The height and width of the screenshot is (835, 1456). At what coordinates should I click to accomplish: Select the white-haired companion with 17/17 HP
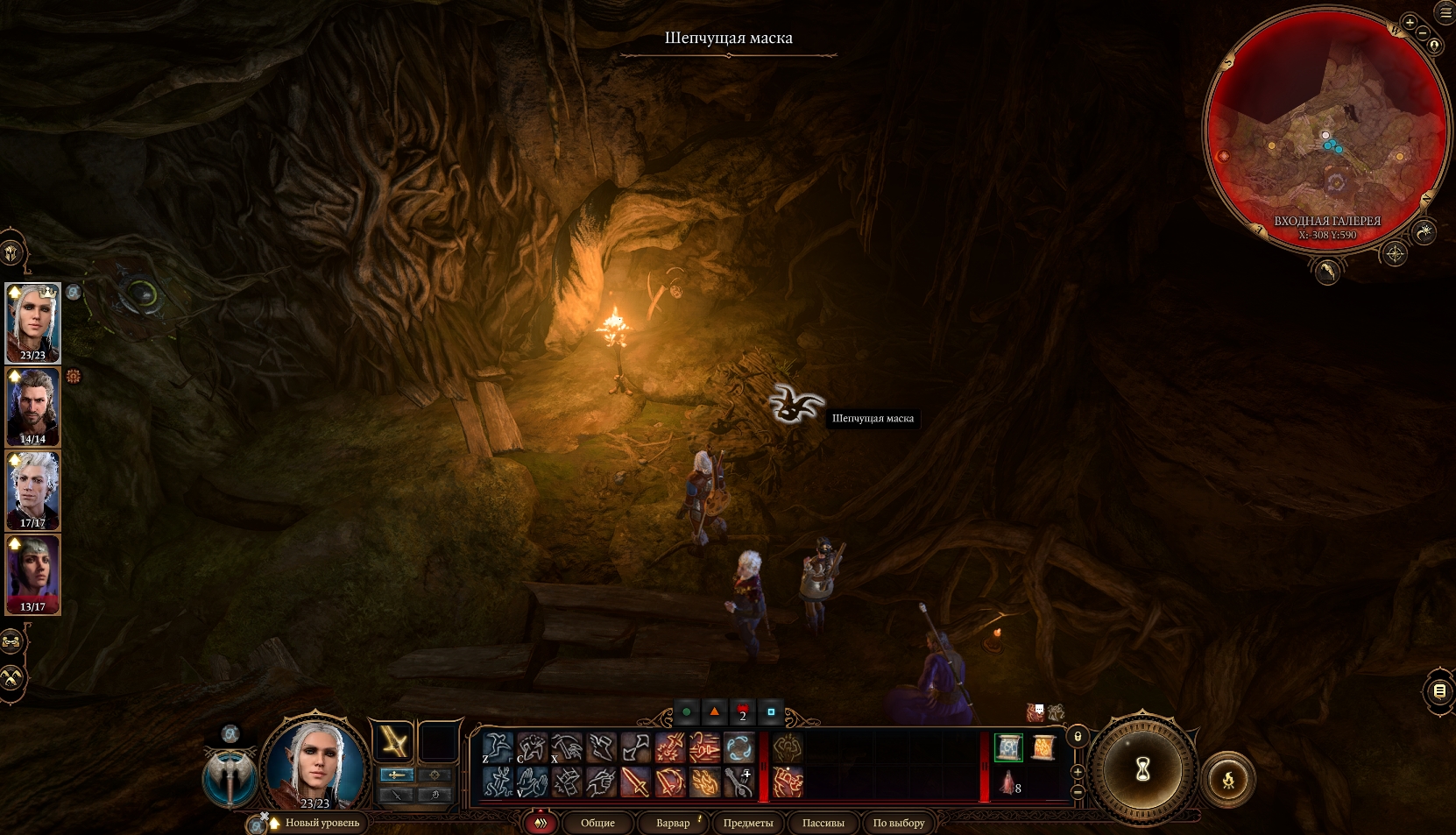(33, 491)
